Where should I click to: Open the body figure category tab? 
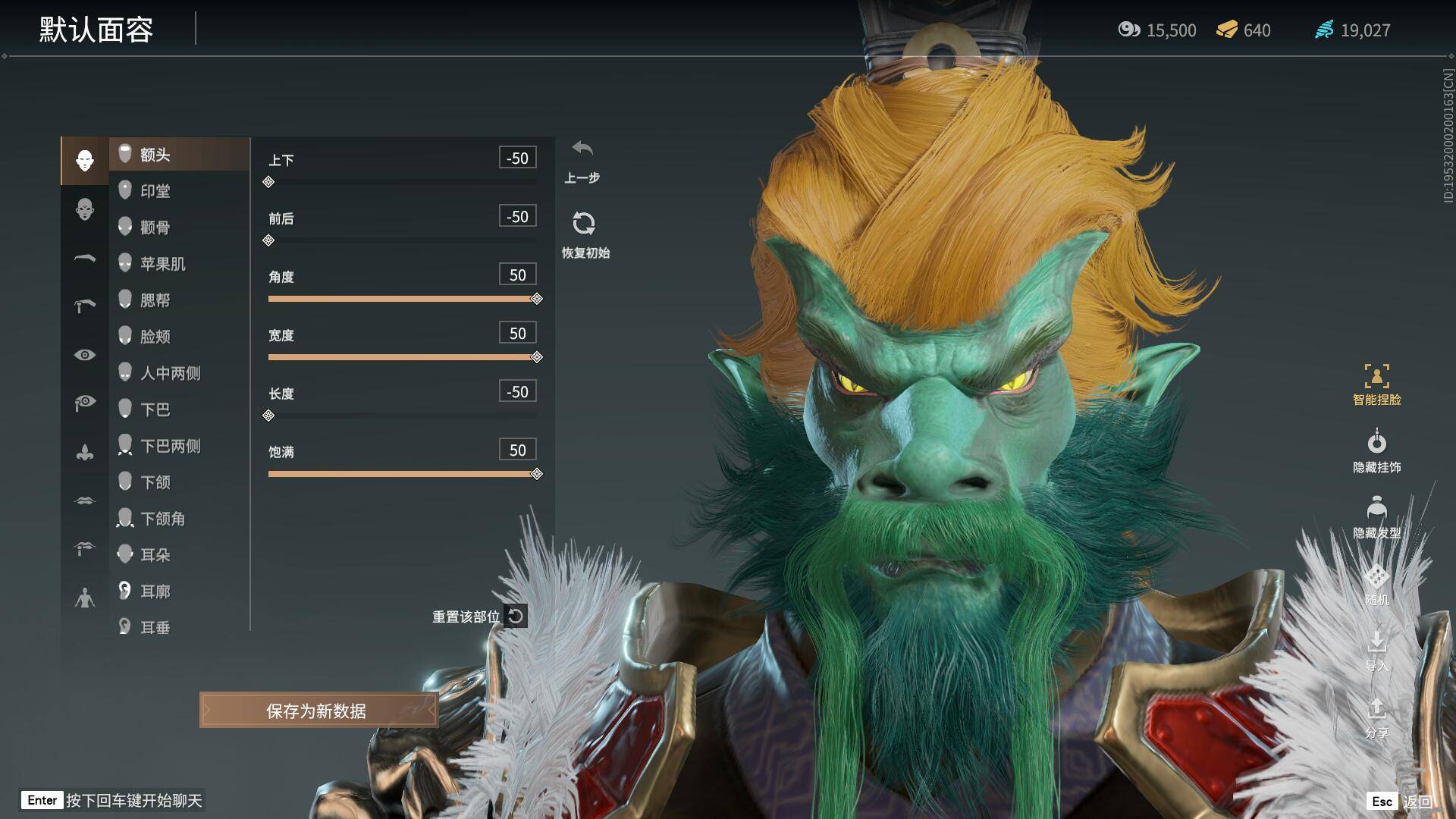click(85, 599)
